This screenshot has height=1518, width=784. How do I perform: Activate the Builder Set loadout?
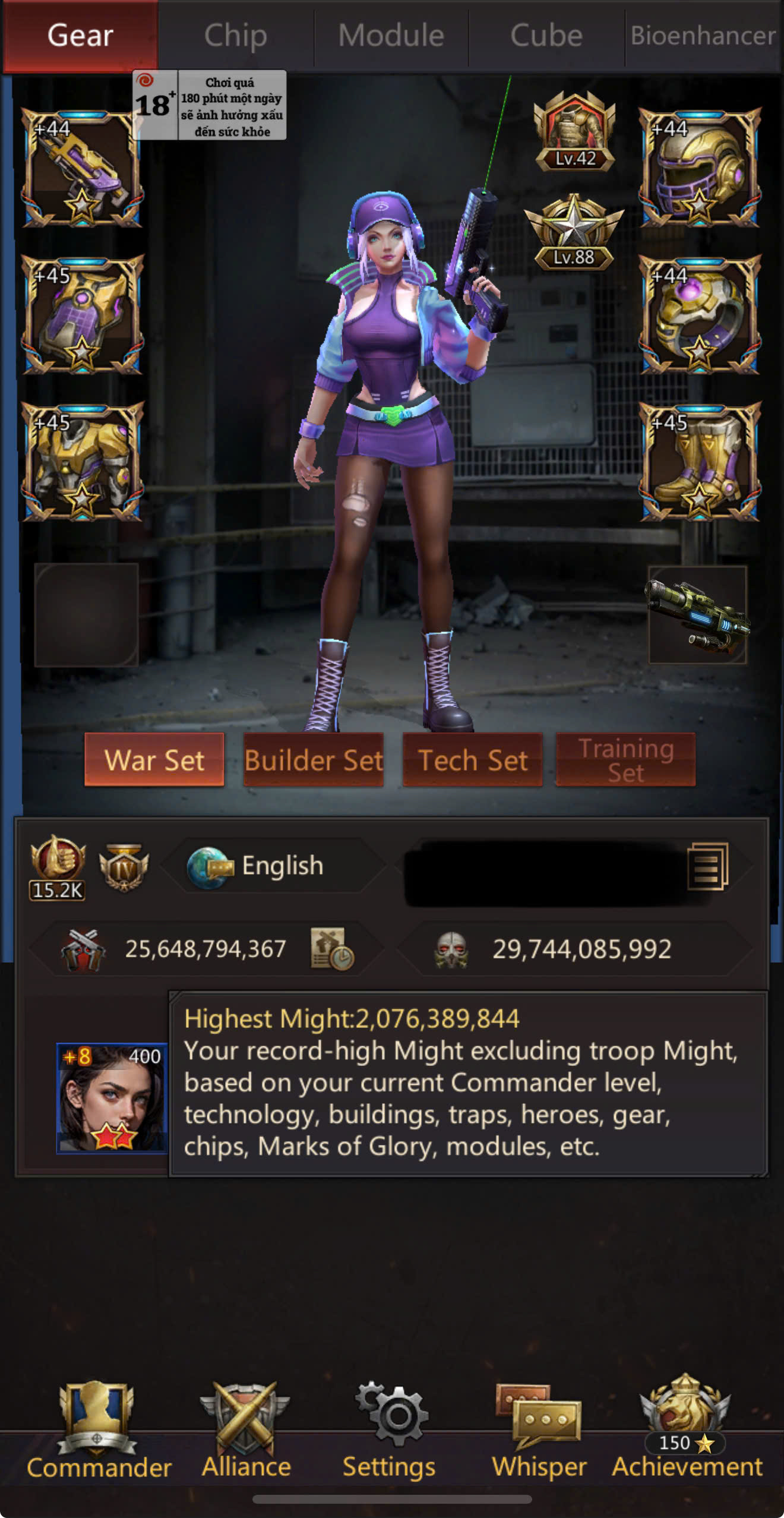(x=314, y=760)
